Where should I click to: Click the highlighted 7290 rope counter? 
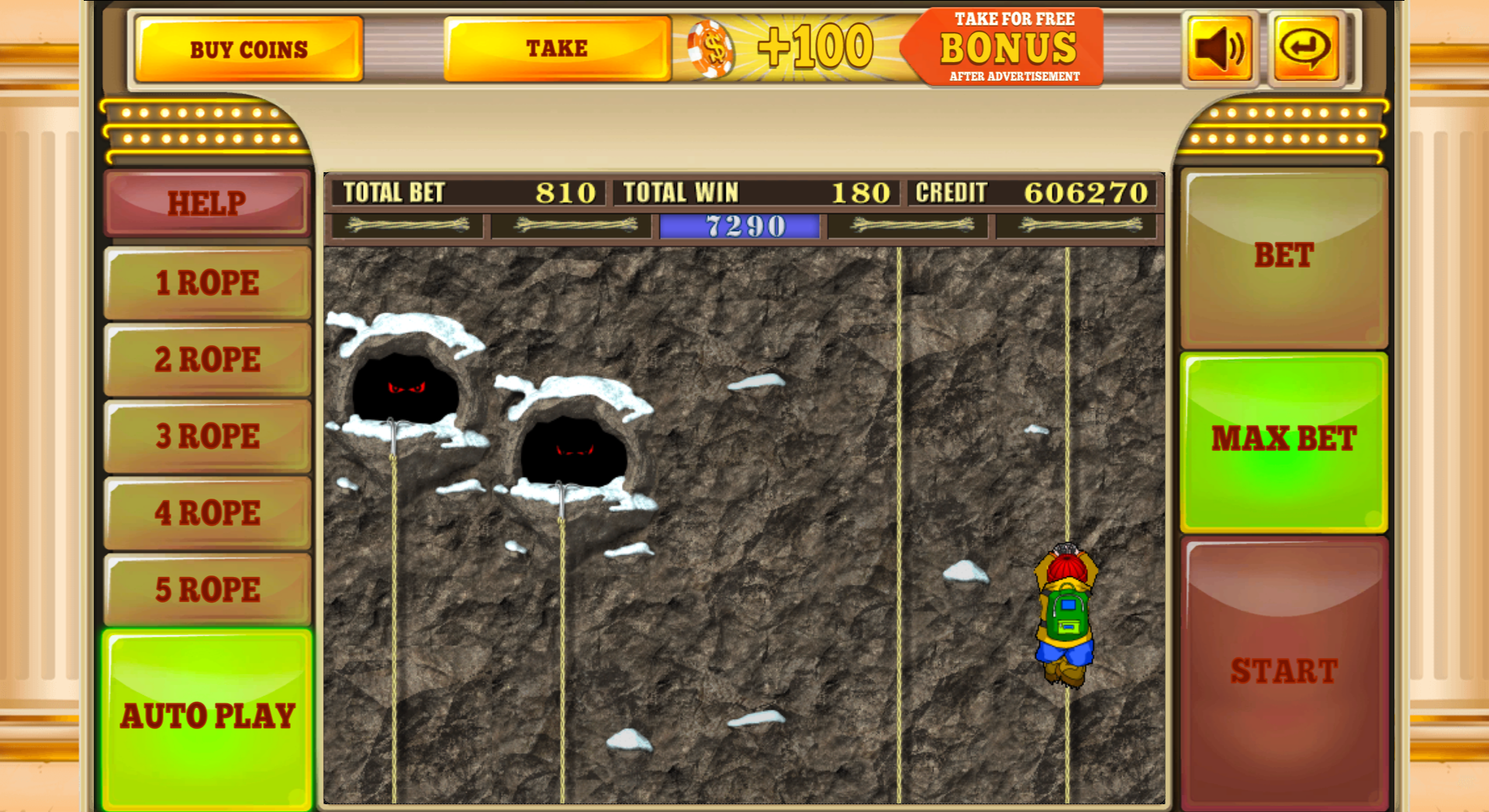[739, 226]
